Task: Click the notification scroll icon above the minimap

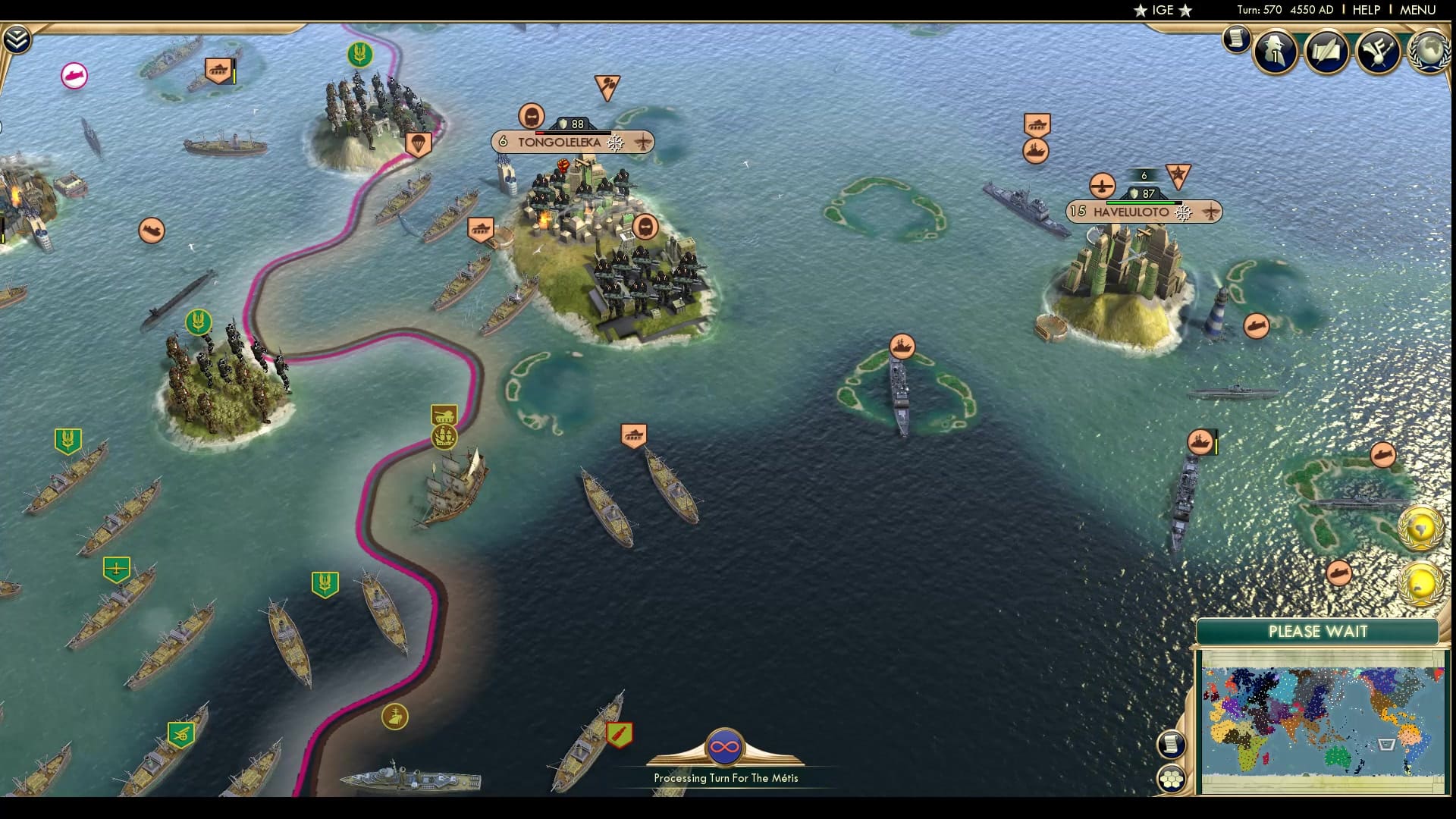Action: tap(1172, 745)
